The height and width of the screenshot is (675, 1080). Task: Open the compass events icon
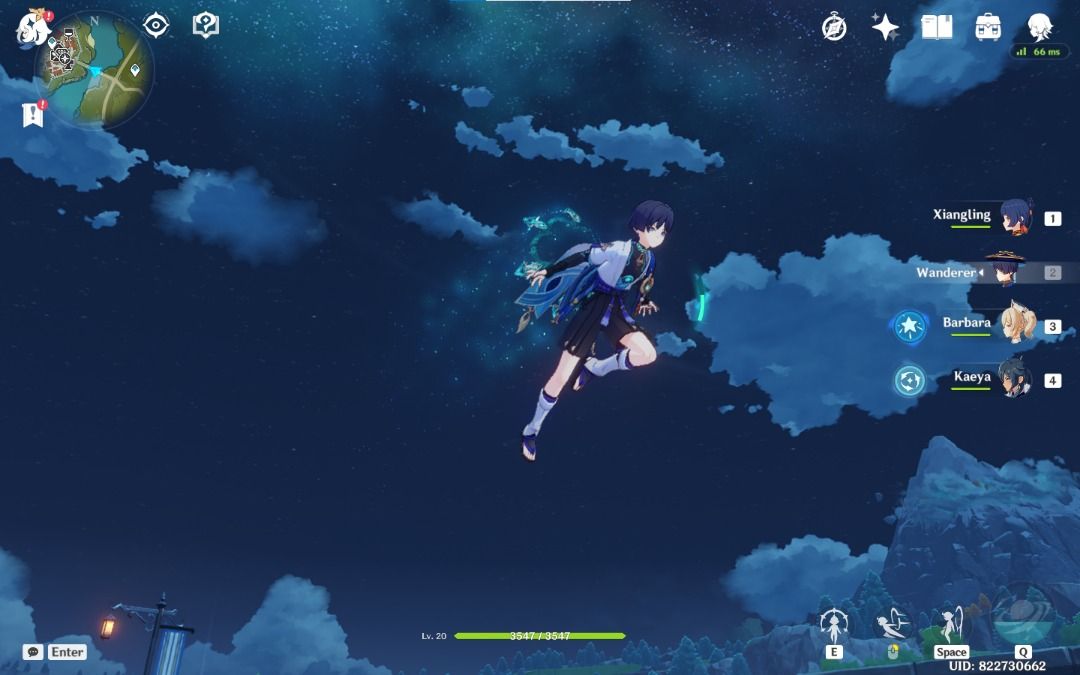coord(834,27)
